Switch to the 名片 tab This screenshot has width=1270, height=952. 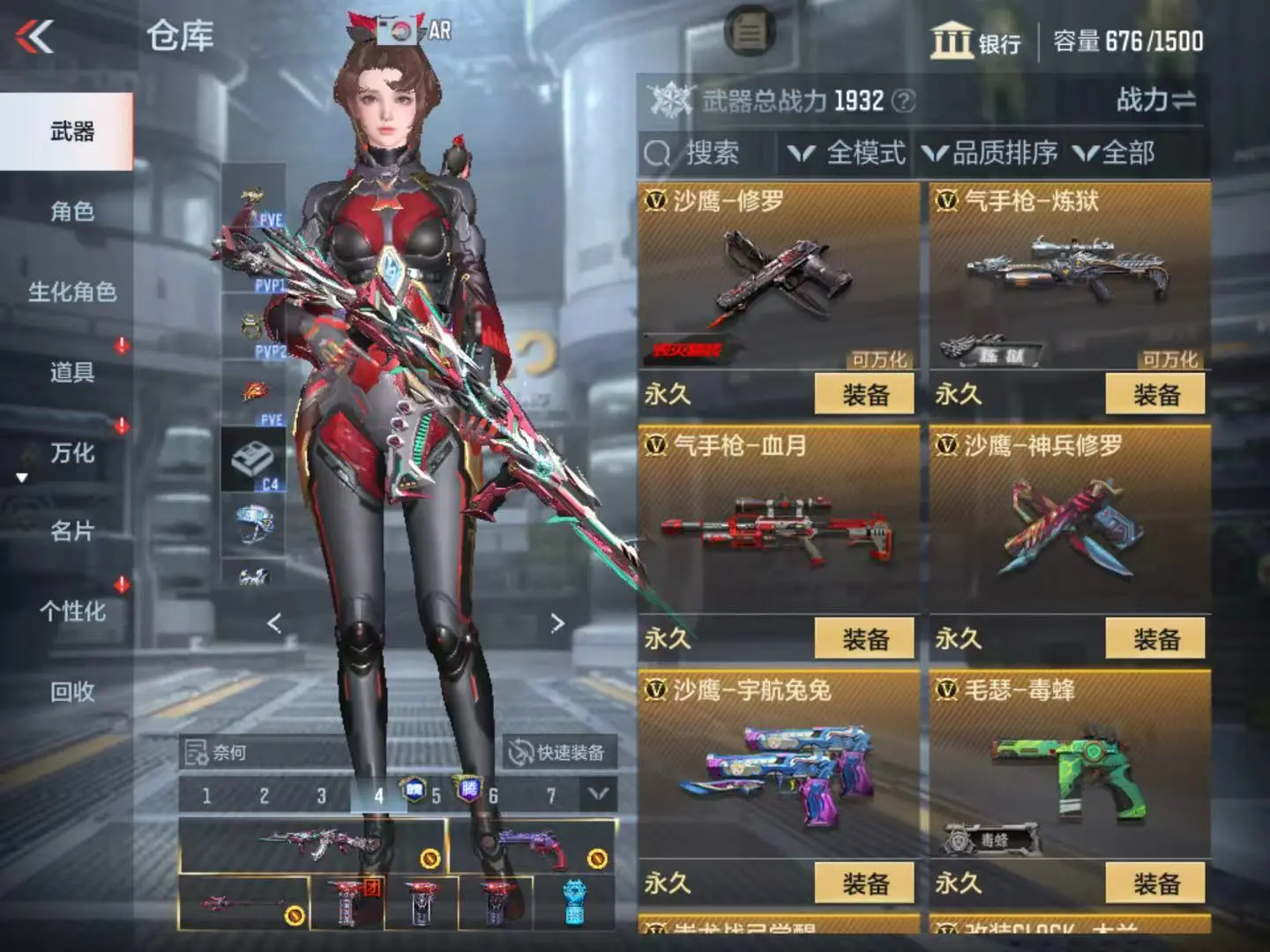(x=71, y=532)
